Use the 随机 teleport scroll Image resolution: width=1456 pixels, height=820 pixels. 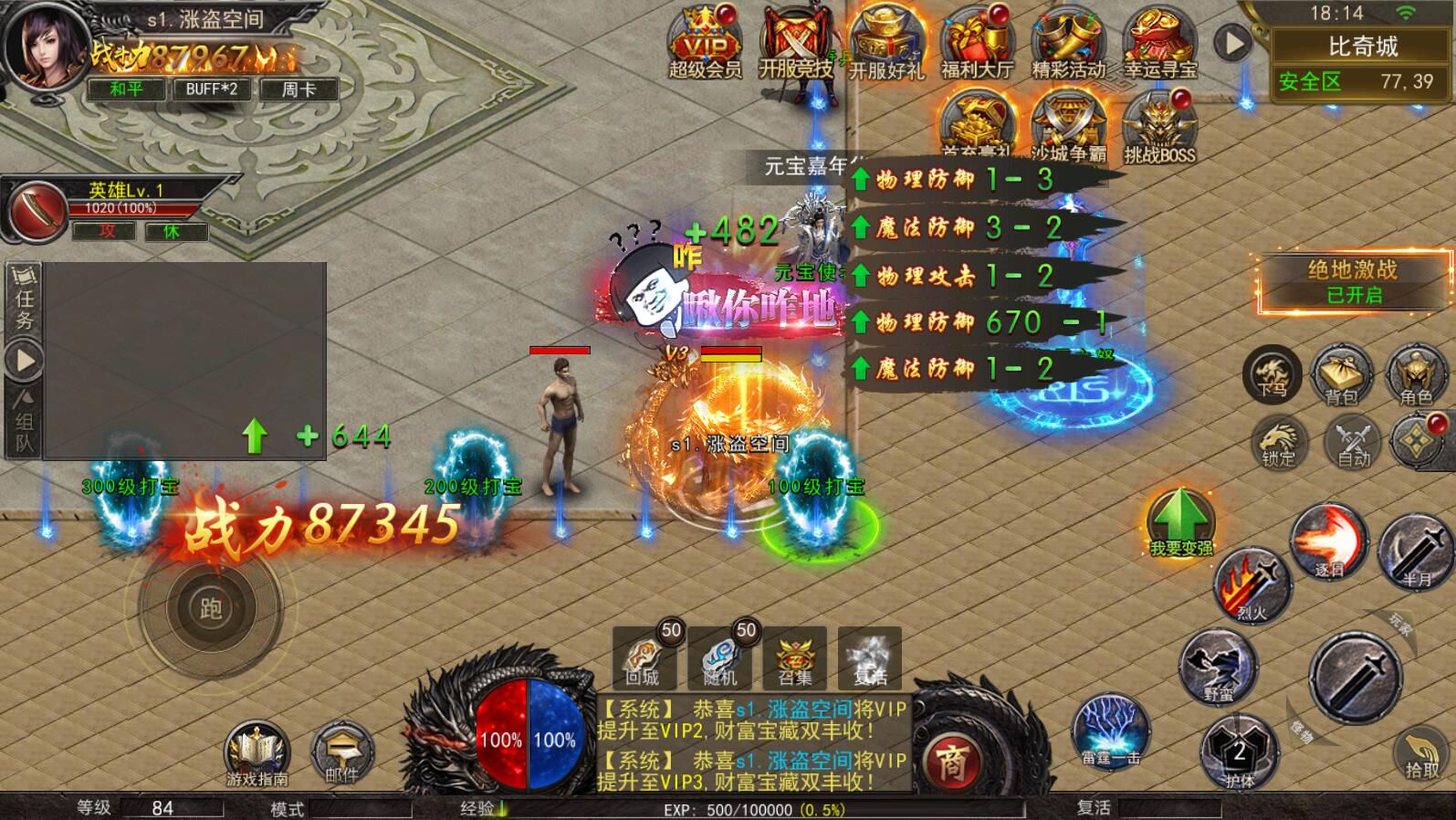click(x=719, y=657)
